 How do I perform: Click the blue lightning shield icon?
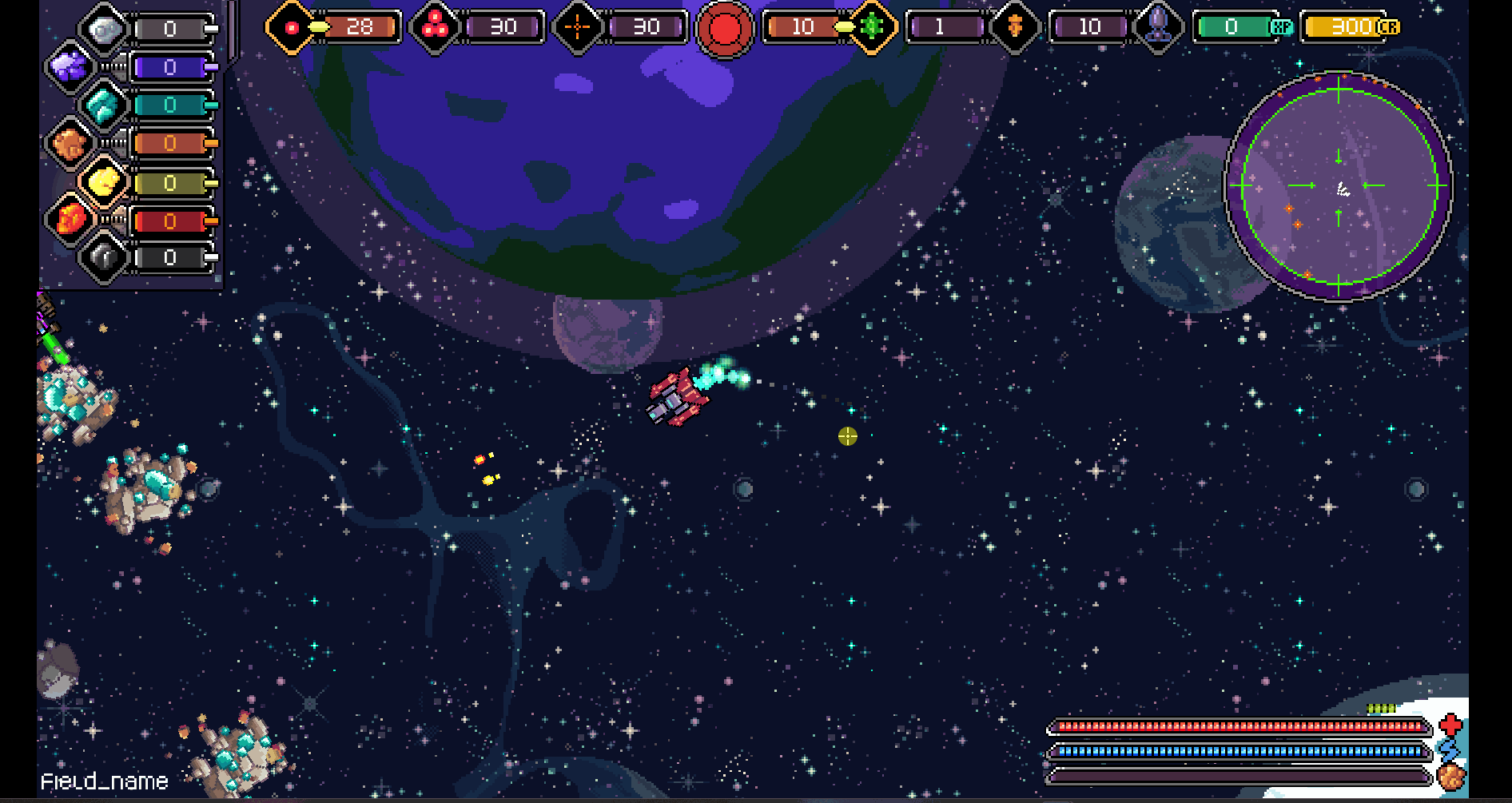tap(1449, 750)
